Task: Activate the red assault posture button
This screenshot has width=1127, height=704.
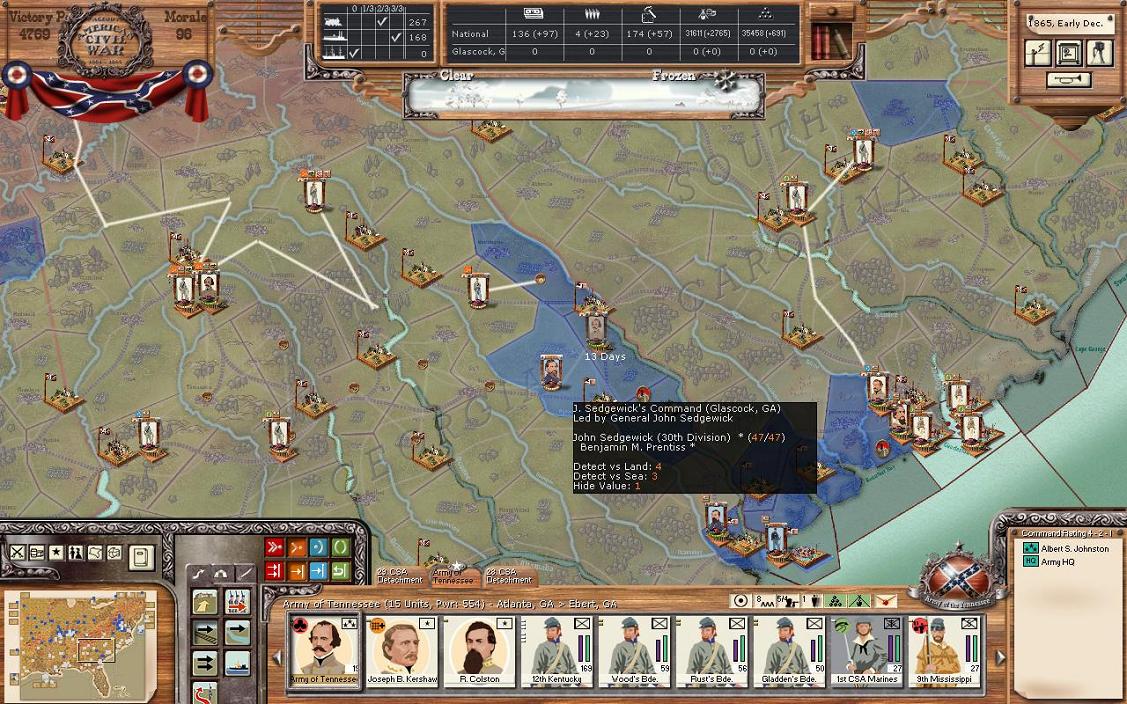Action: point(274,548)
